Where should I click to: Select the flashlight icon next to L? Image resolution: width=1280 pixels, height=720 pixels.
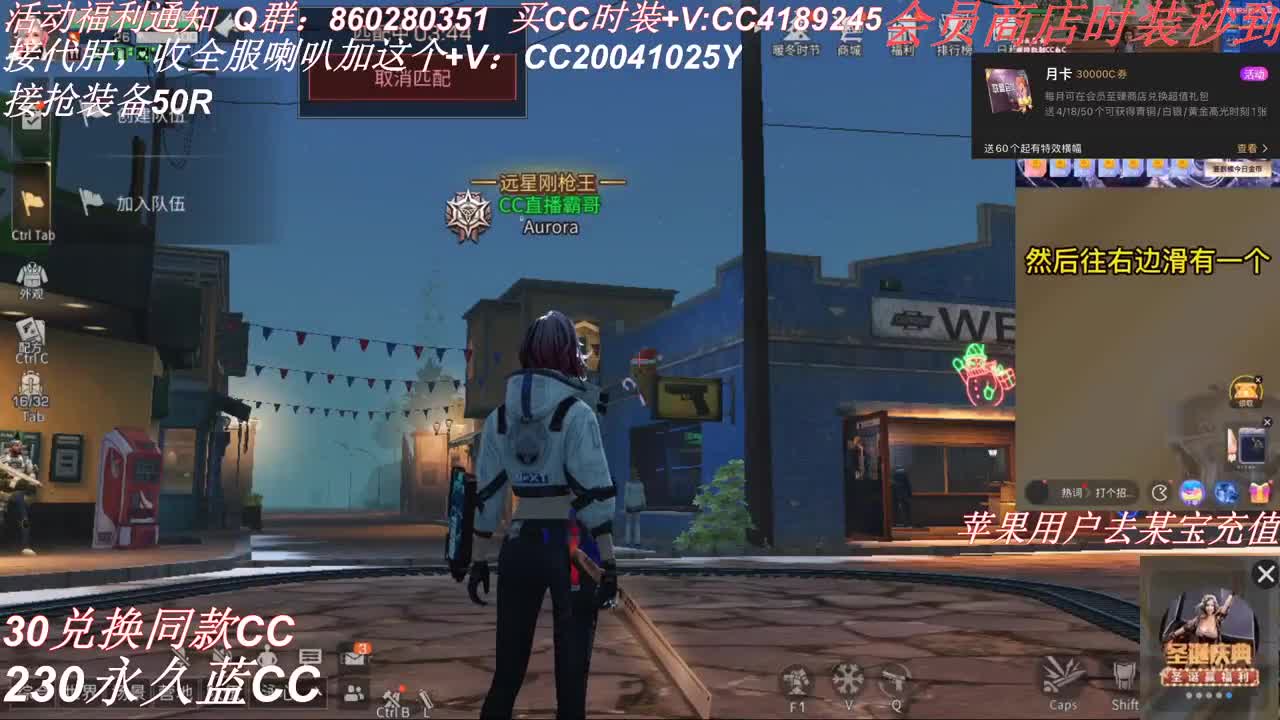click(426, 697)
